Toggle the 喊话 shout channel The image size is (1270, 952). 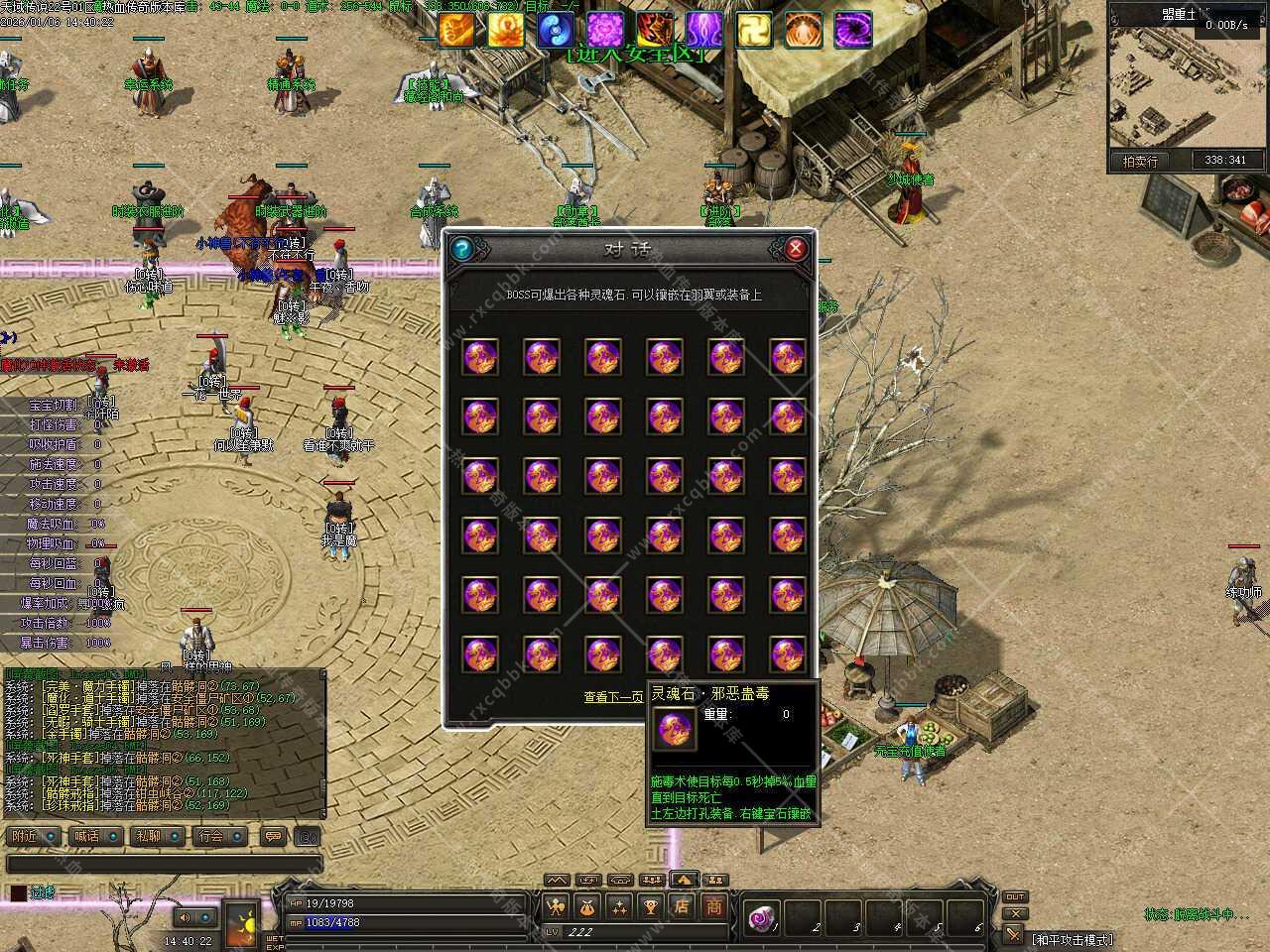click(x=95, y=836)
